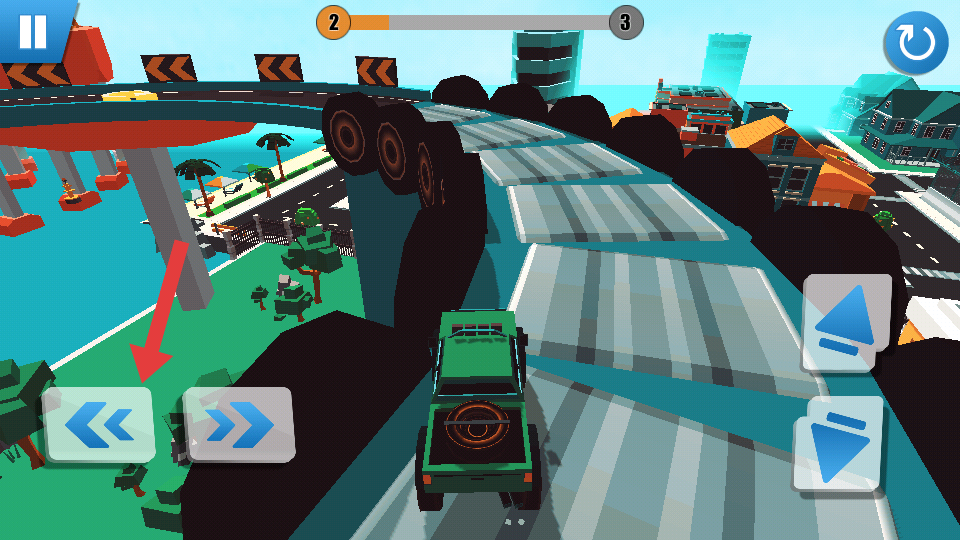960x540 pixels.
Task: Pause the game with the top-left button
Action: [x=33, y=31]
